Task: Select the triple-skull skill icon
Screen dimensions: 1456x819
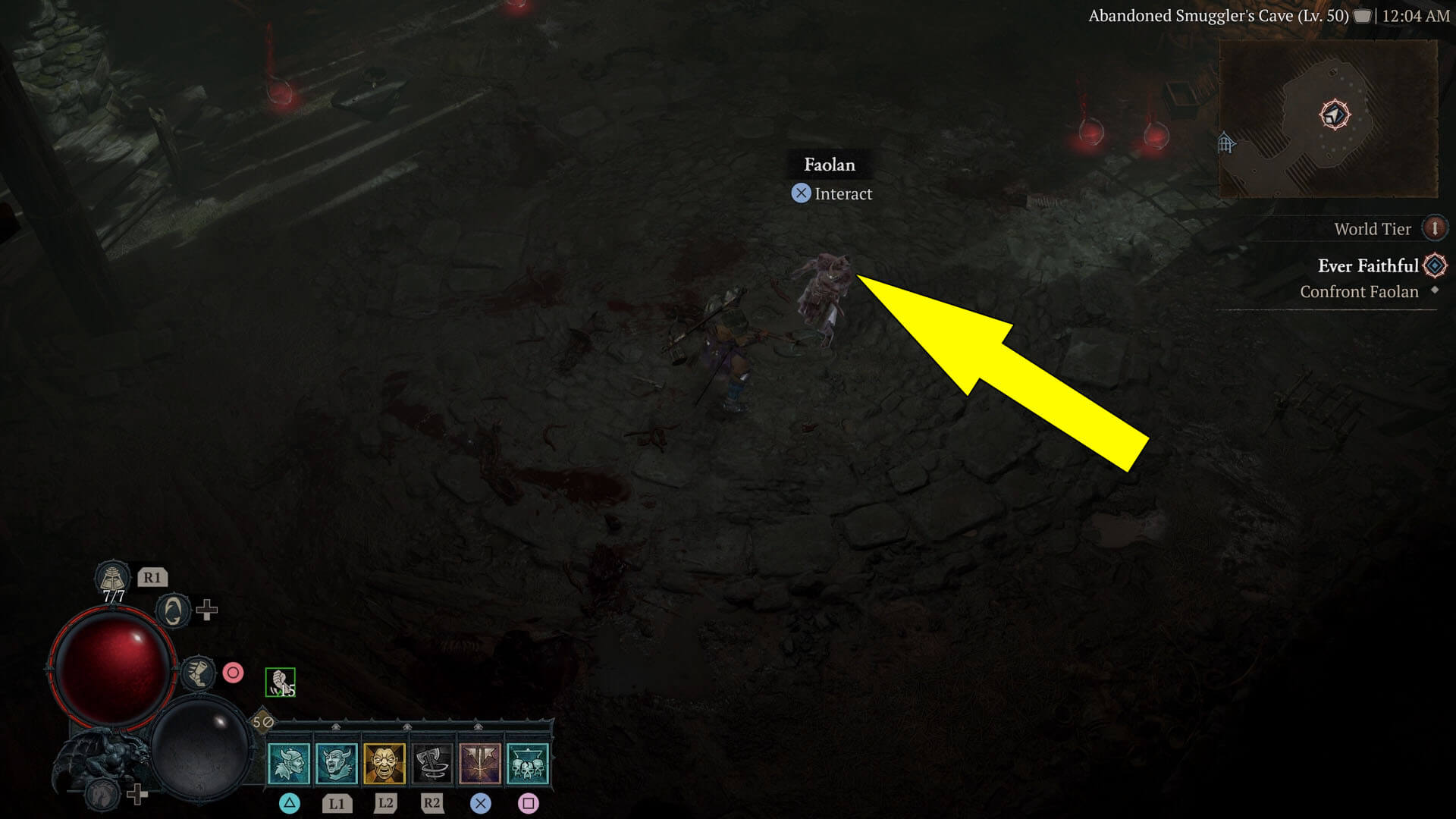Action: pyautogui.click(x=528, y=764)
